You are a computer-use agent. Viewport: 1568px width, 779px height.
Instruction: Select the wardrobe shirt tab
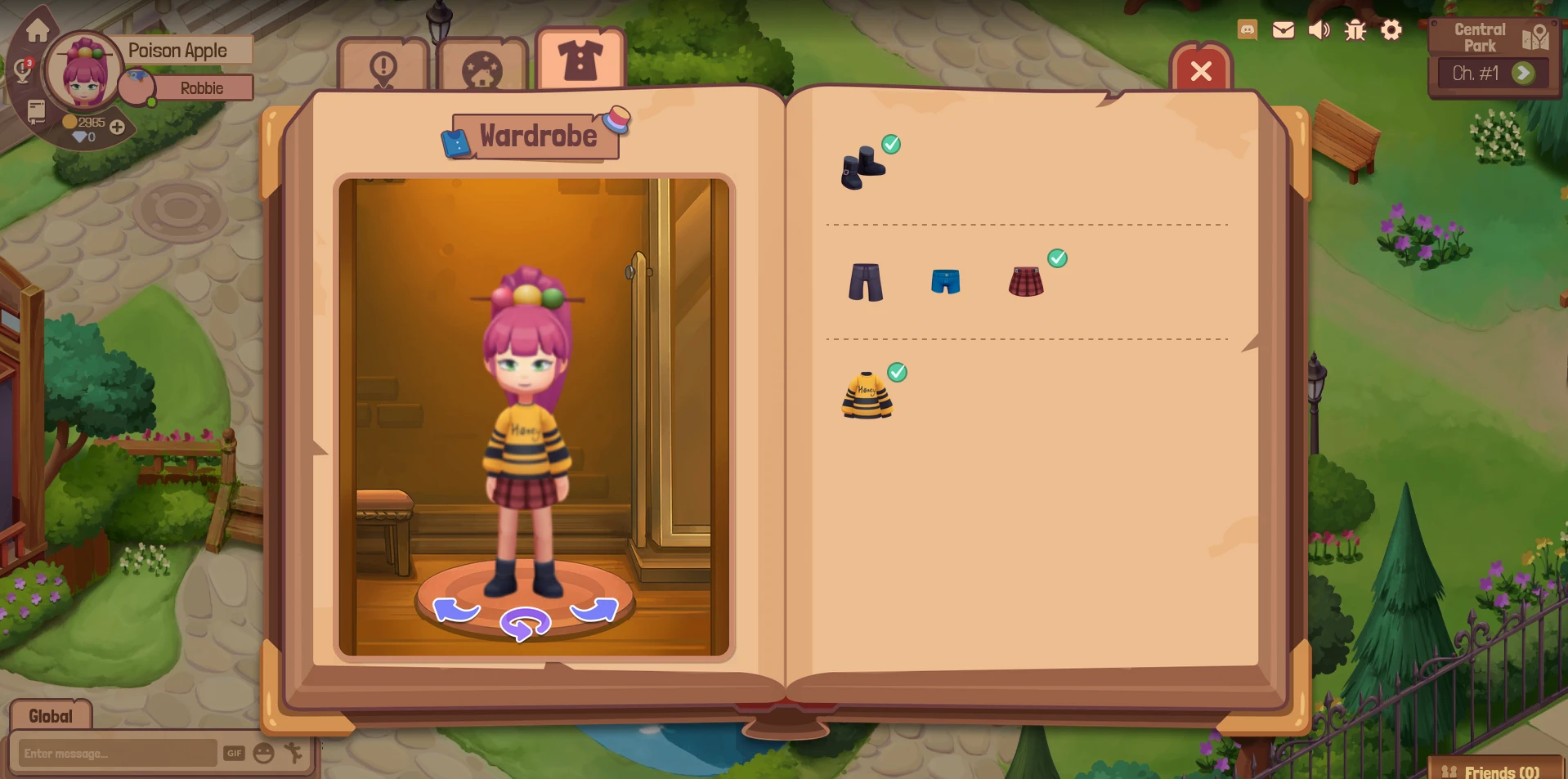click(x=580, y=60)
